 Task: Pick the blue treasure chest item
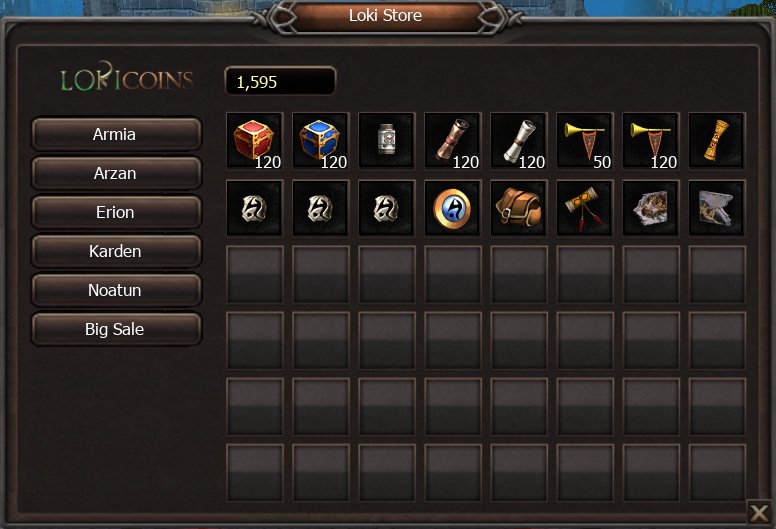[320, 141]
